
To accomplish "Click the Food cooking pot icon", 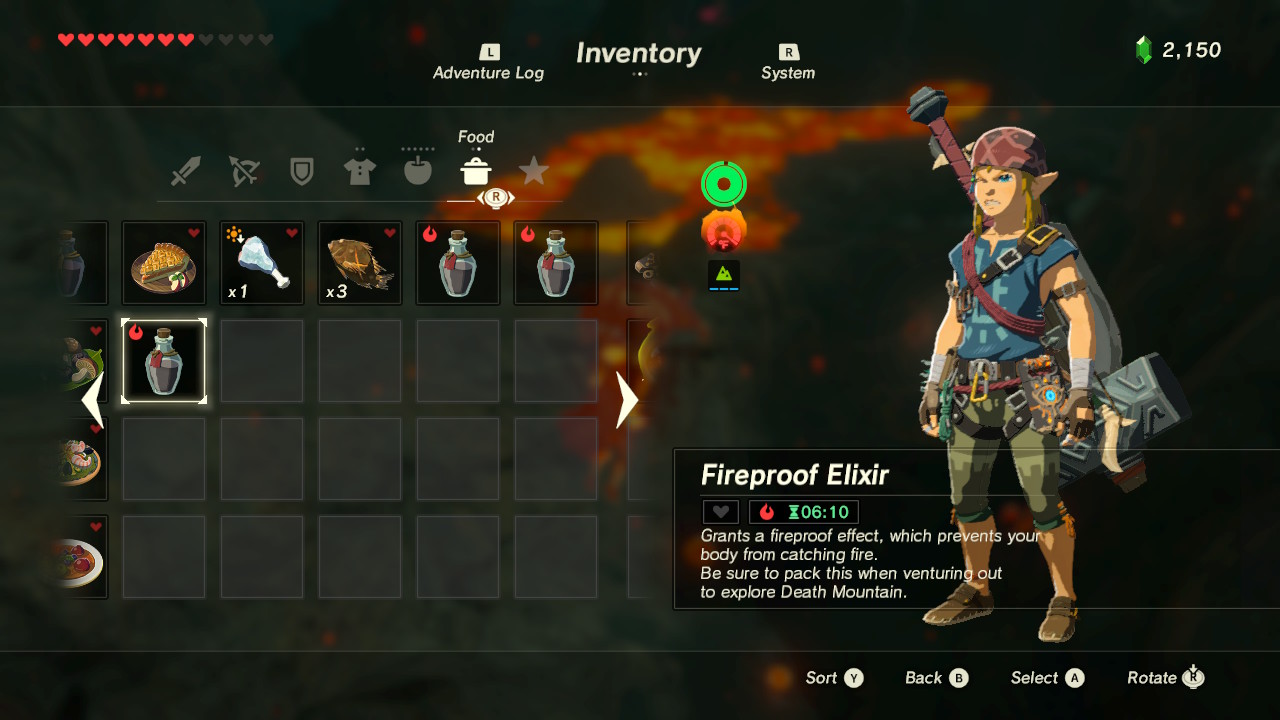I will [476, 170].
